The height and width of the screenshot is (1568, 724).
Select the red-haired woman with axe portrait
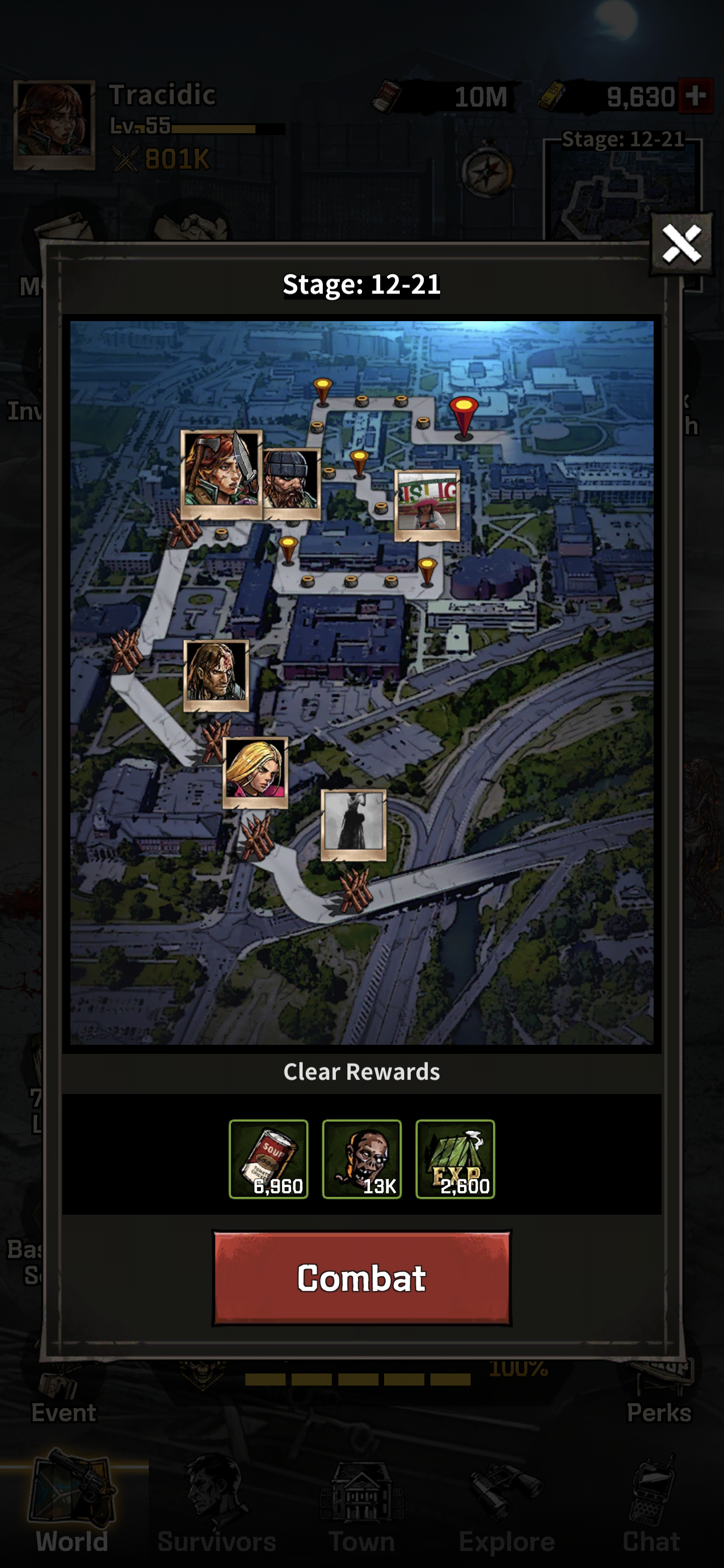(x=220, y=473)
